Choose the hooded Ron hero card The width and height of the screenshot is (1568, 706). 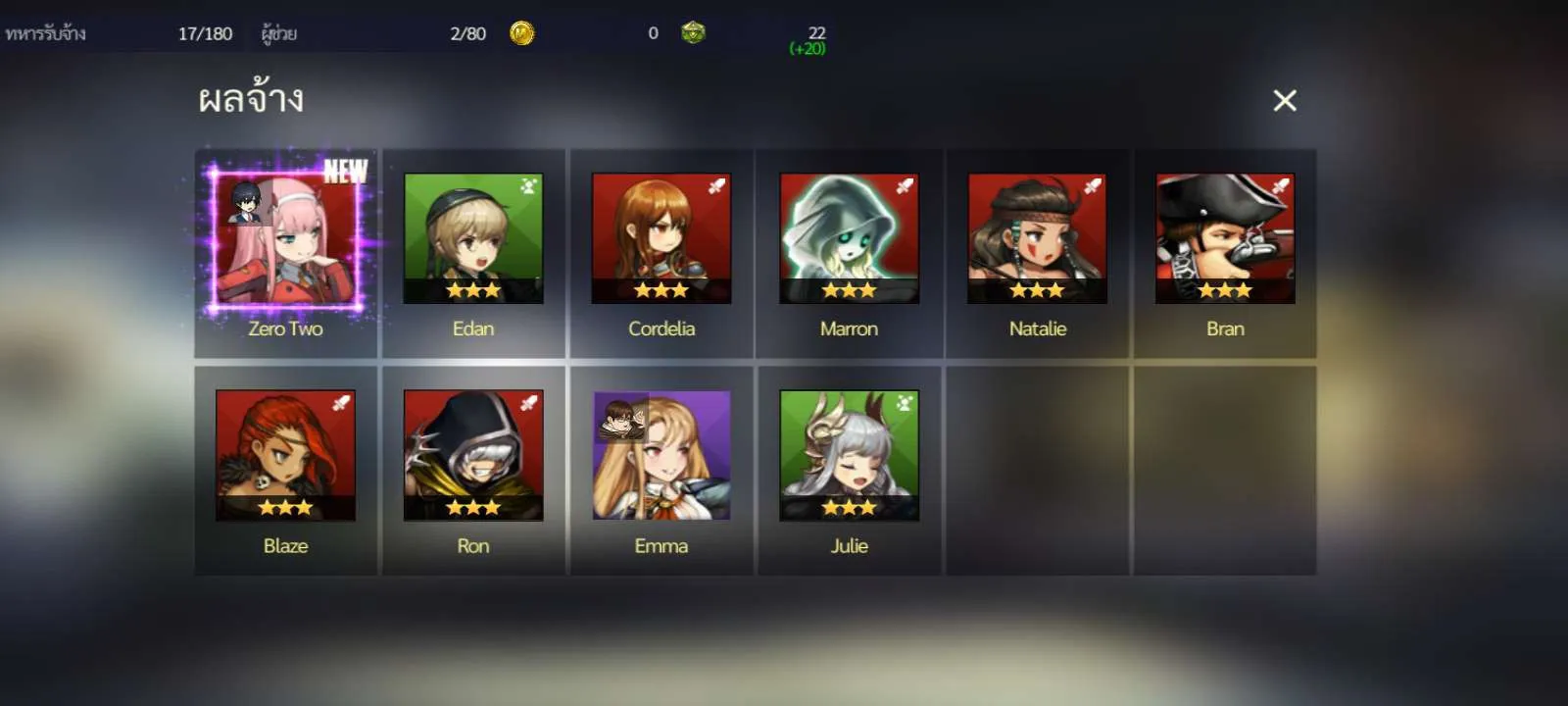473,456
